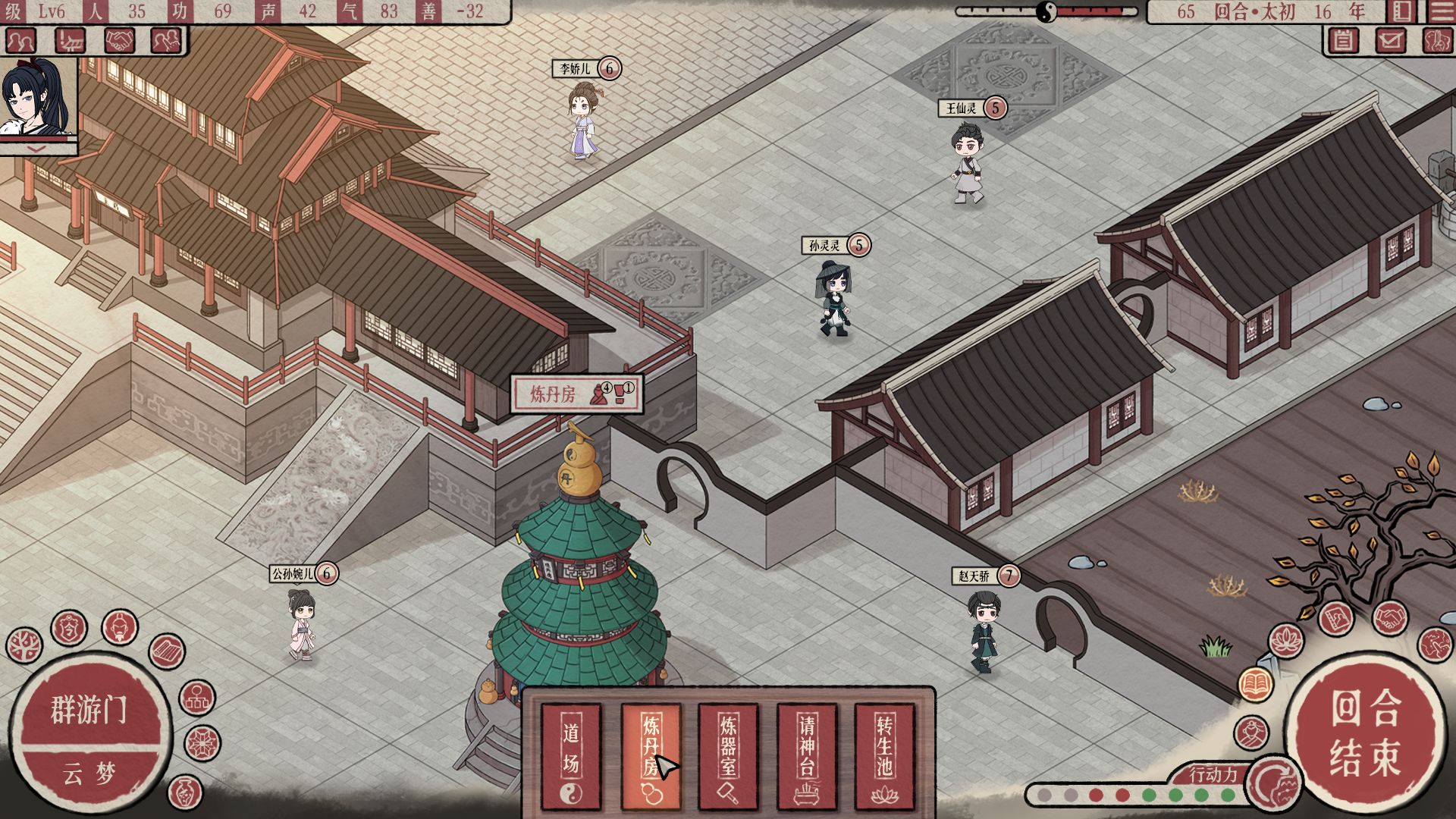The width and height of the screenshot is (1456, 819).
Task: Open the mail envelope icon
Action: (1390, 40)
